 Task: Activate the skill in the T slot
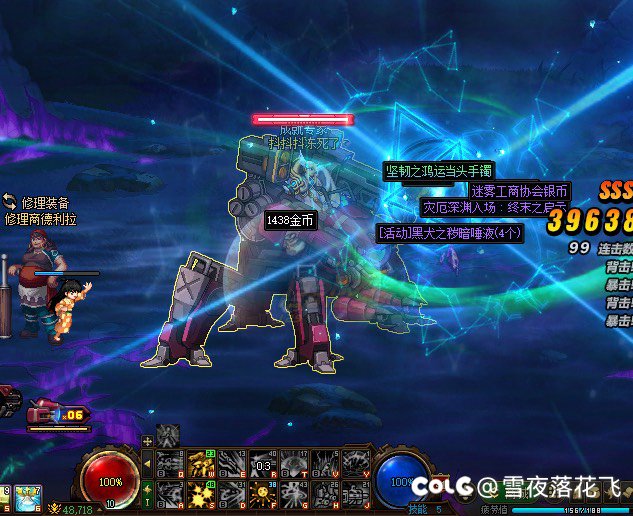tap(294, 464)
